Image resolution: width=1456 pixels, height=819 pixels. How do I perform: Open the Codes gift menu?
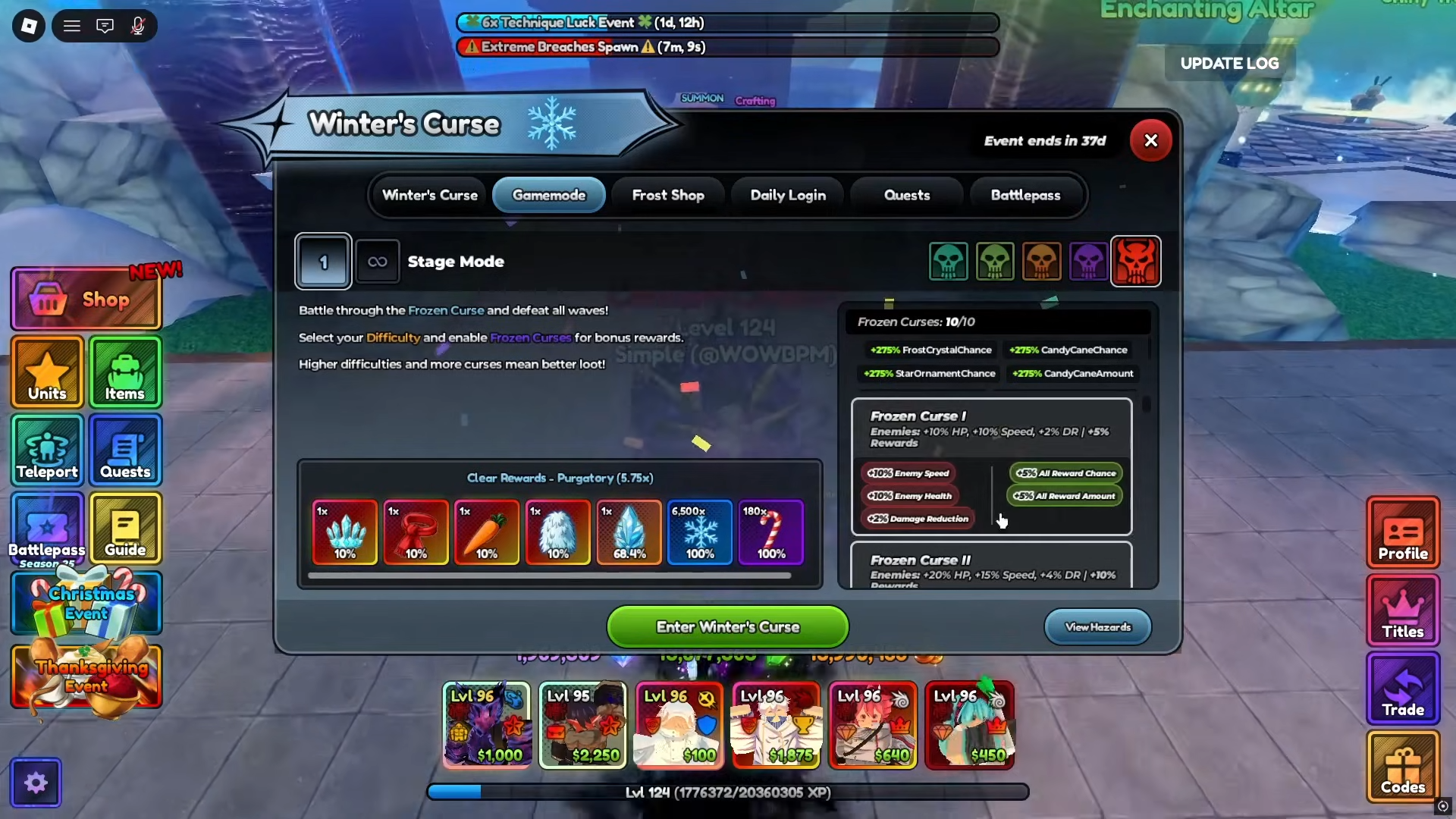[x=1402, y=767]
